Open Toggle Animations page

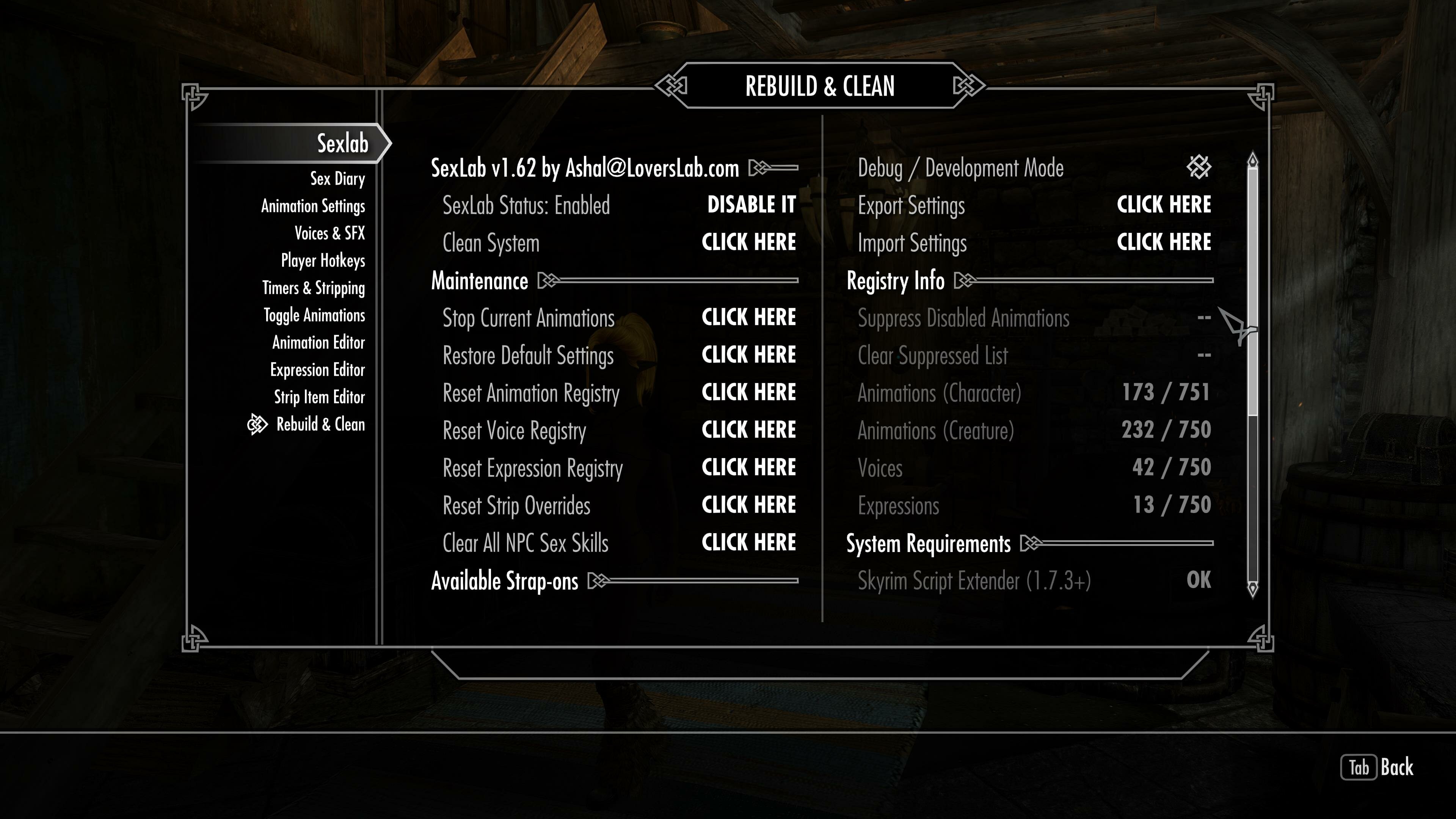click(x=314, y=315)
